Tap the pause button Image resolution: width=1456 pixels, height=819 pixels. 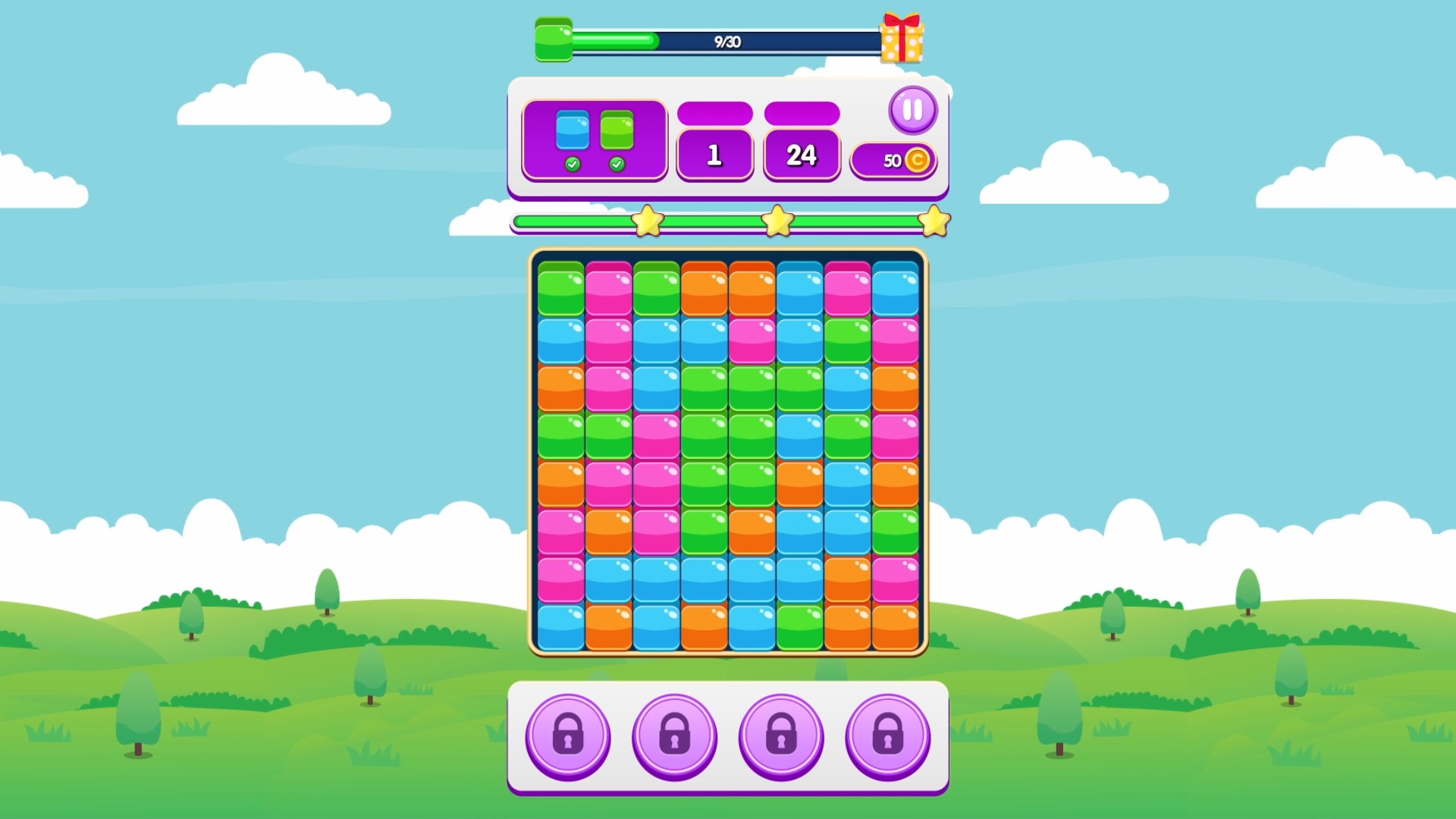(x=914, y=109)
